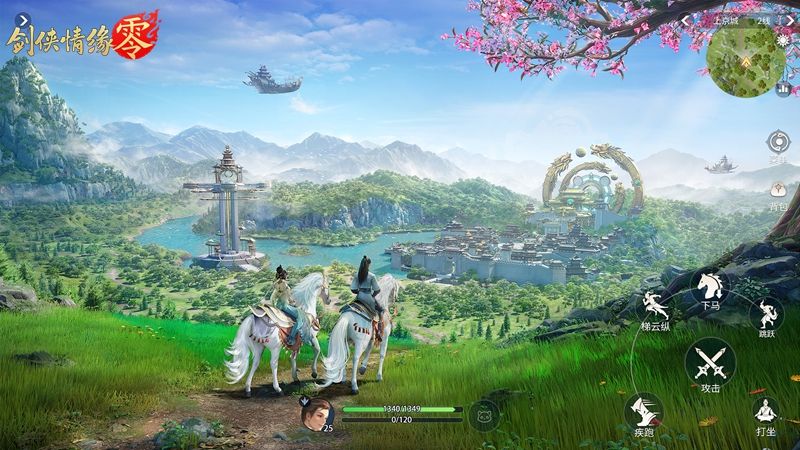Open the backpack (背包) pouch icon
Viewport: 800px width, 450px height.
click(x=777, y=189)
